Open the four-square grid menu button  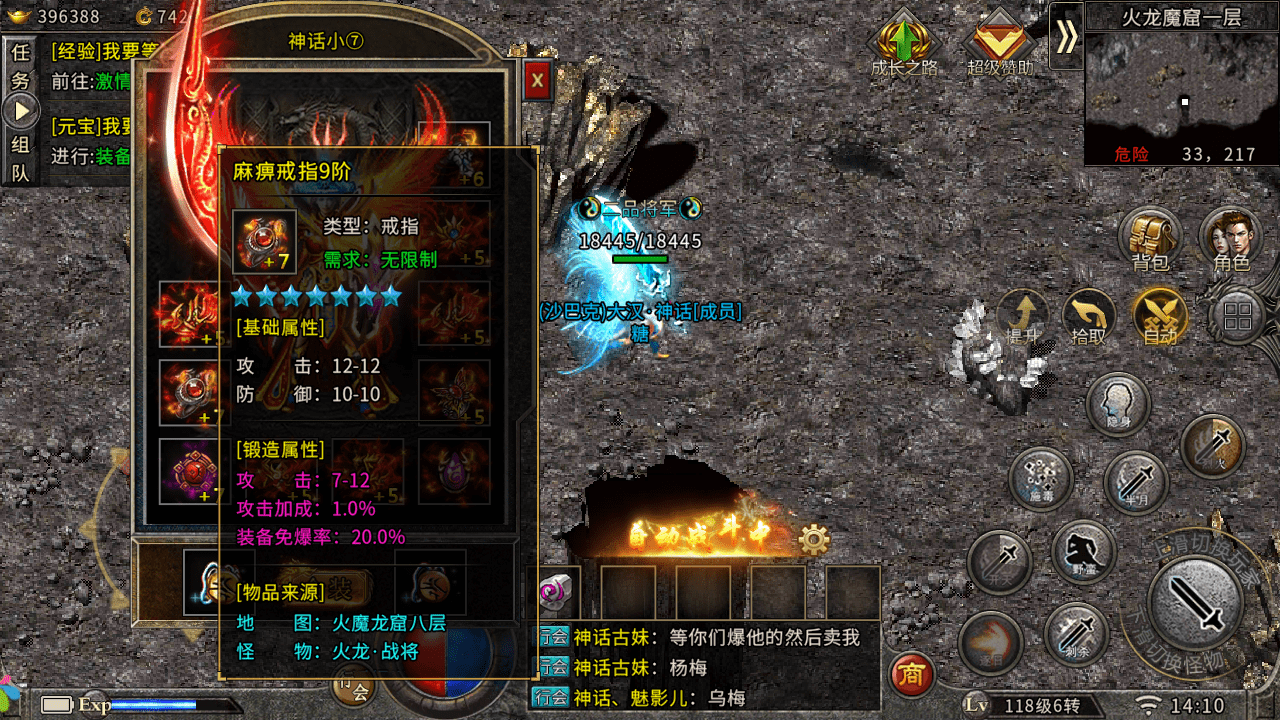[x=1238, y=318]
